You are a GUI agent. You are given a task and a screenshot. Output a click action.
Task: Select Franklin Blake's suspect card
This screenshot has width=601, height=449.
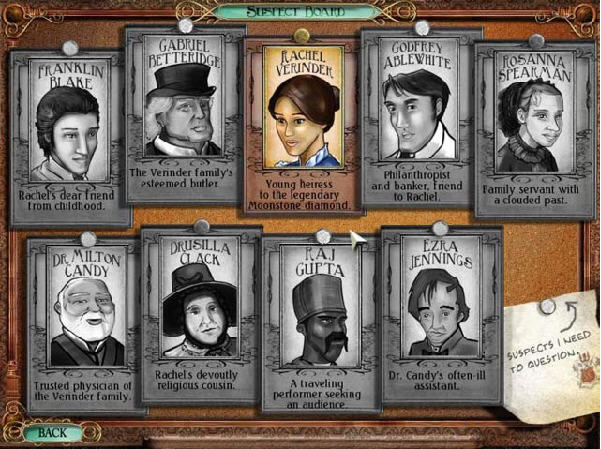tap(69, 135)
